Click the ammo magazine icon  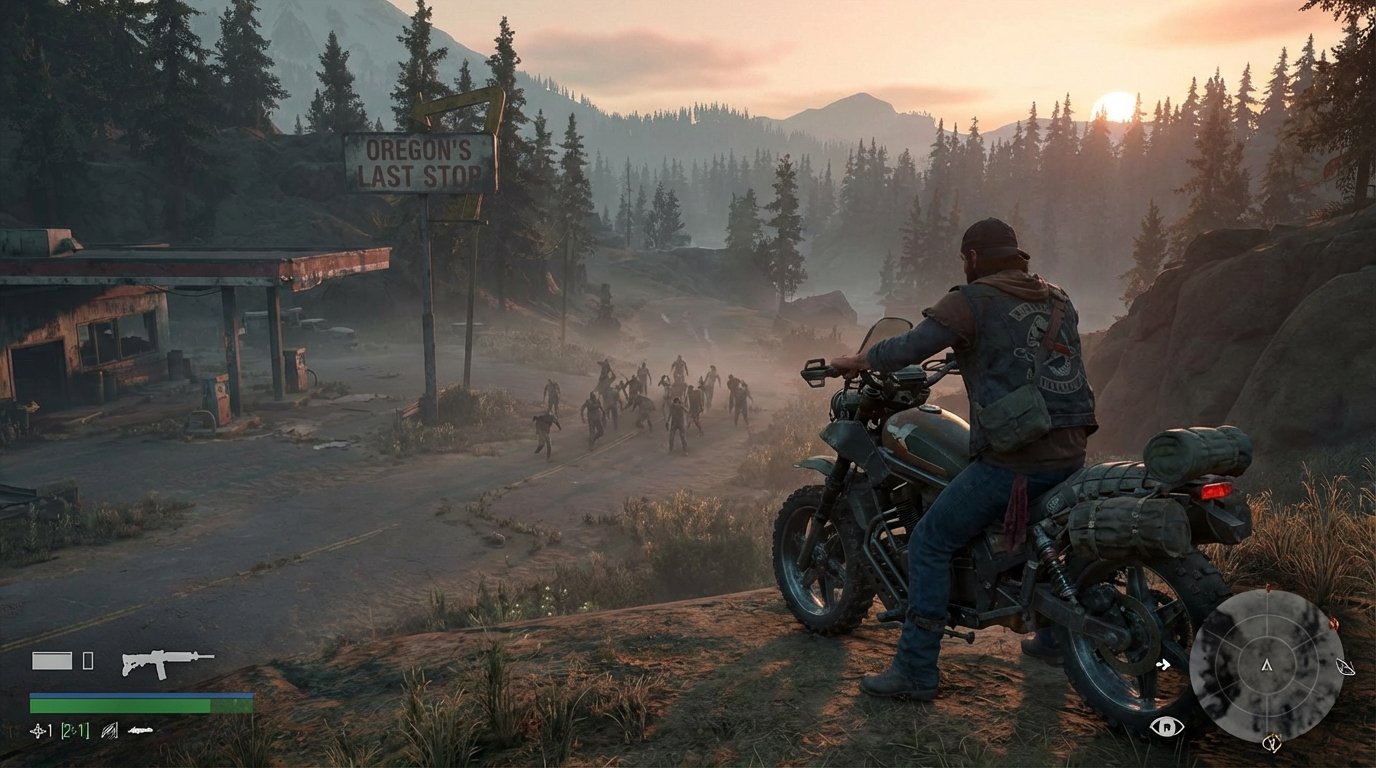click(52, 660)
